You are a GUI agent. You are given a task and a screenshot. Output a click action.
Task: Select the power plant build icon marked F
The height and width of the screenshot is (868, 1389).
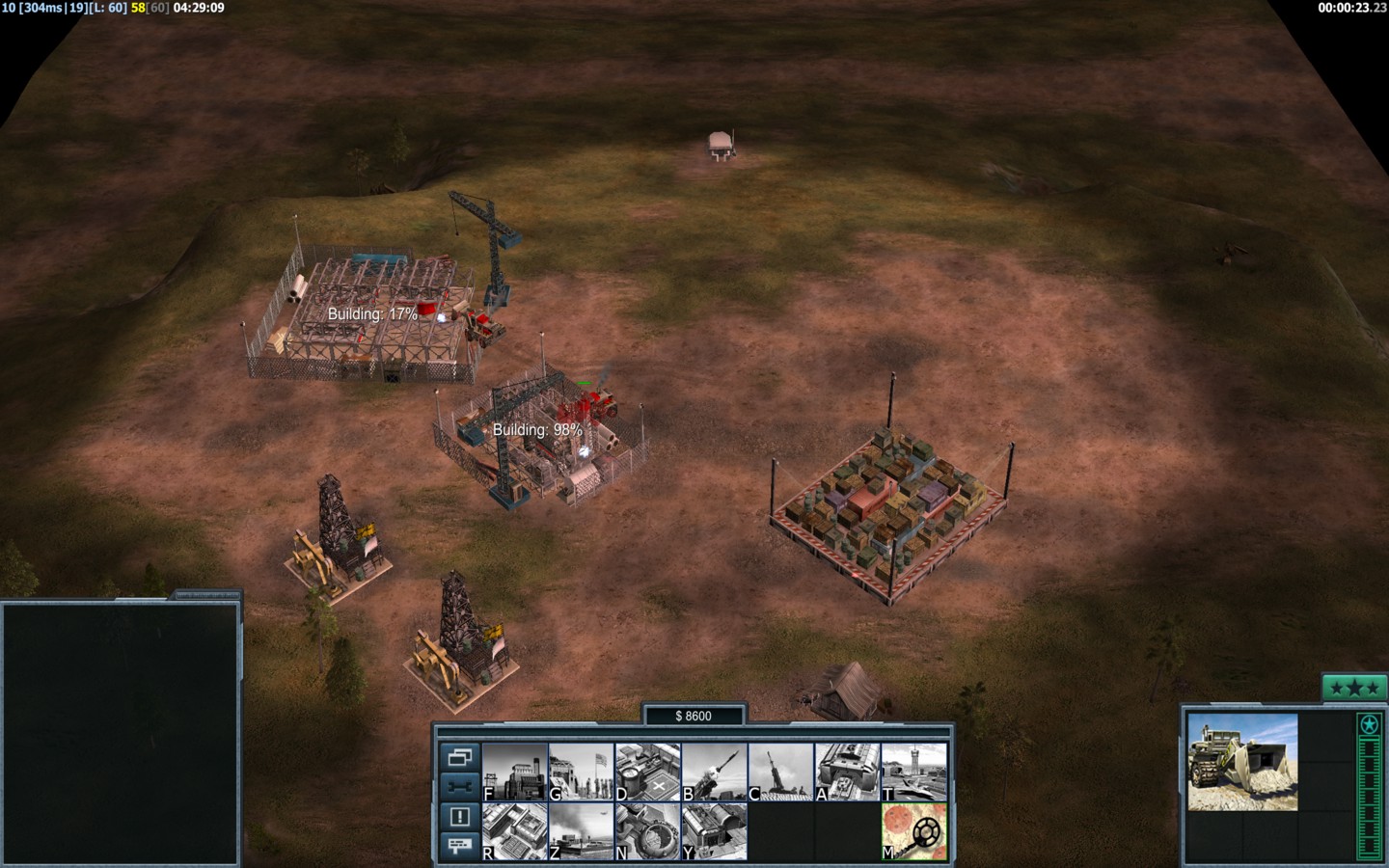click(x=515, y=772)
